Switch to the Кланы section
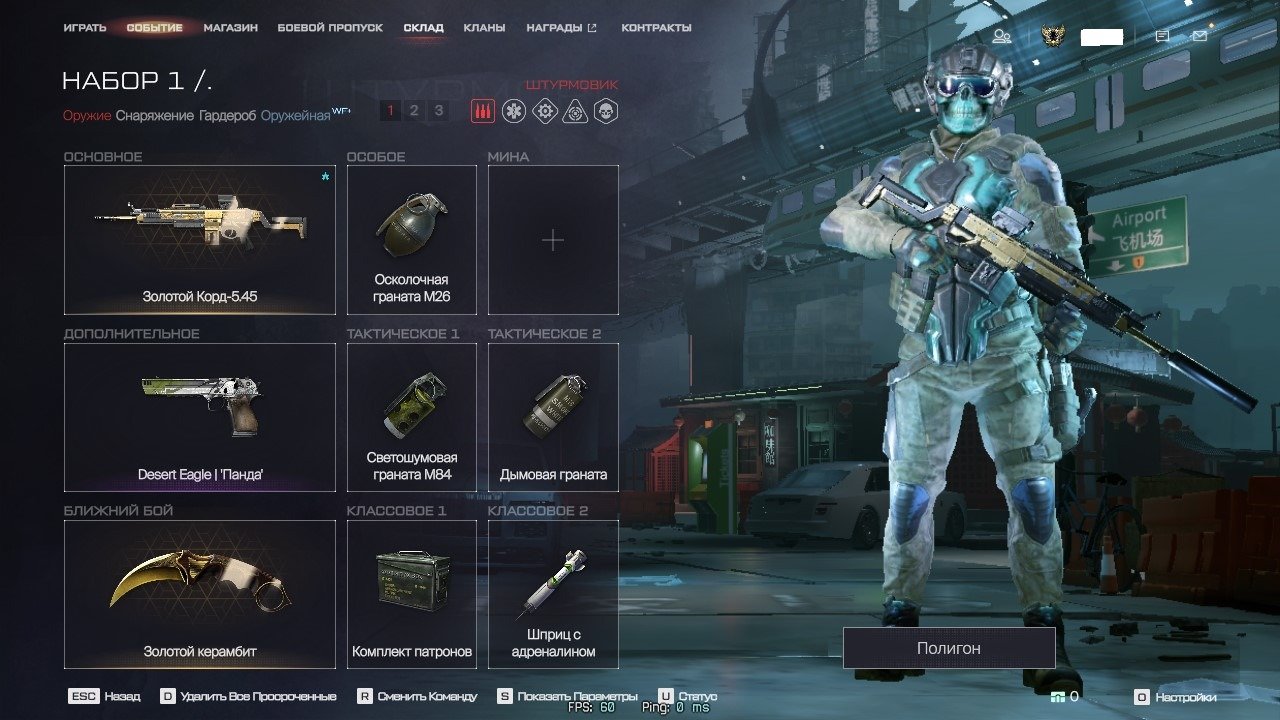Image resolution: width=1280 pixels, height=720 pixels. tap(484, 28)
